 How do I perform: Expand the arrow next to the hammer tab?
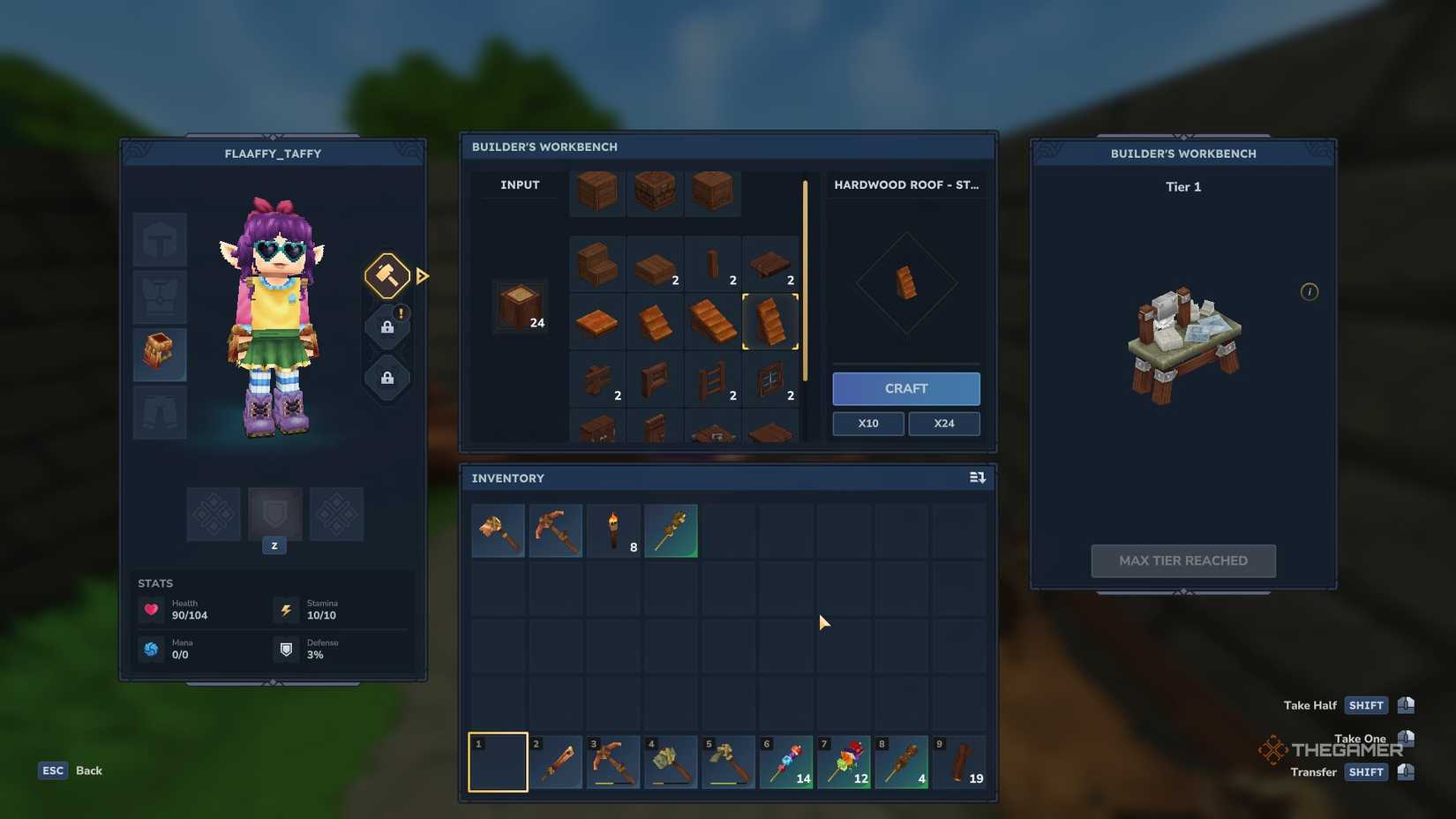pos(423,276)
